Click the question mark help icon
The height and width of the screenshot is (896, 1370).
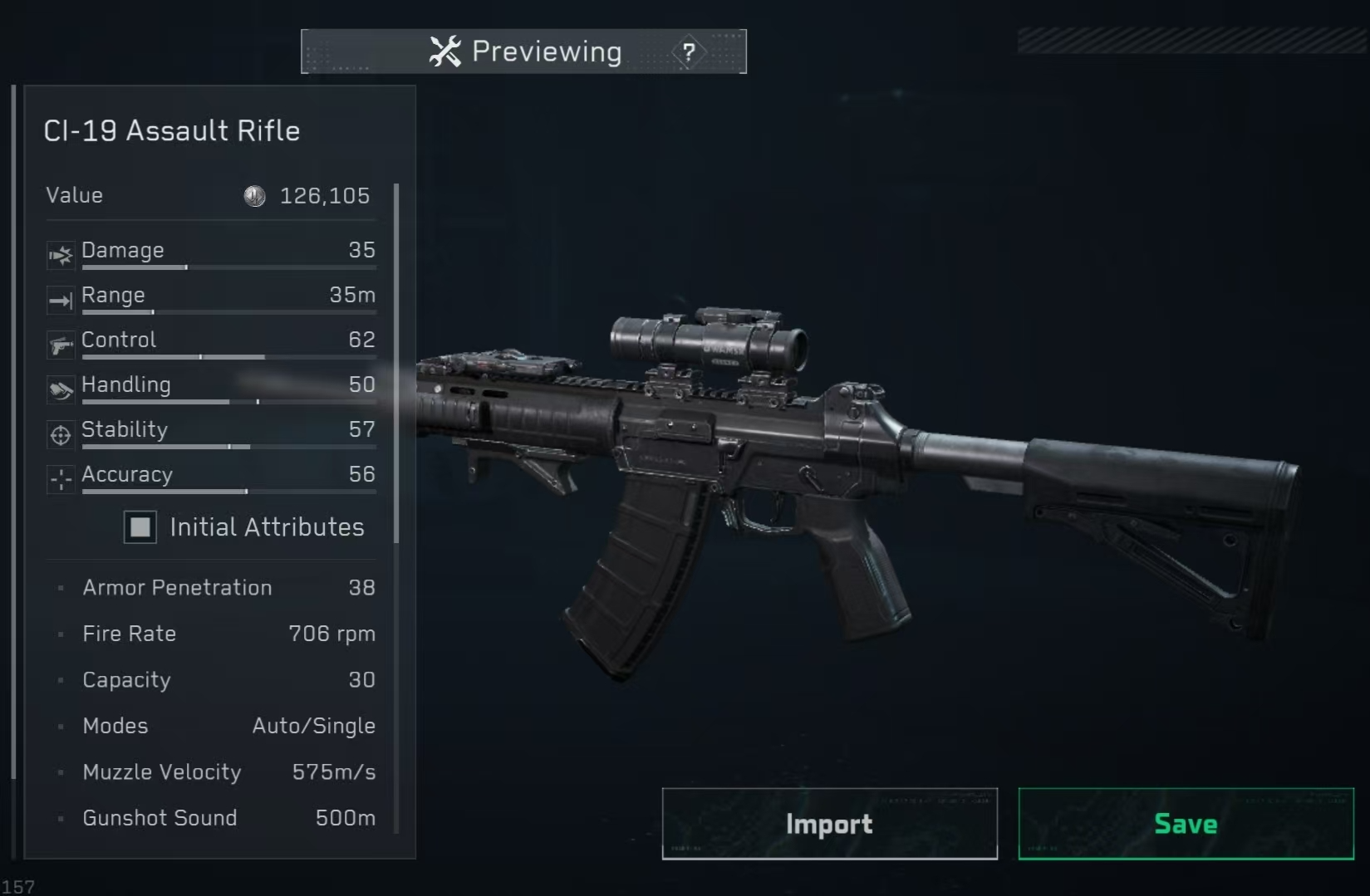click(x=689, y=52)
